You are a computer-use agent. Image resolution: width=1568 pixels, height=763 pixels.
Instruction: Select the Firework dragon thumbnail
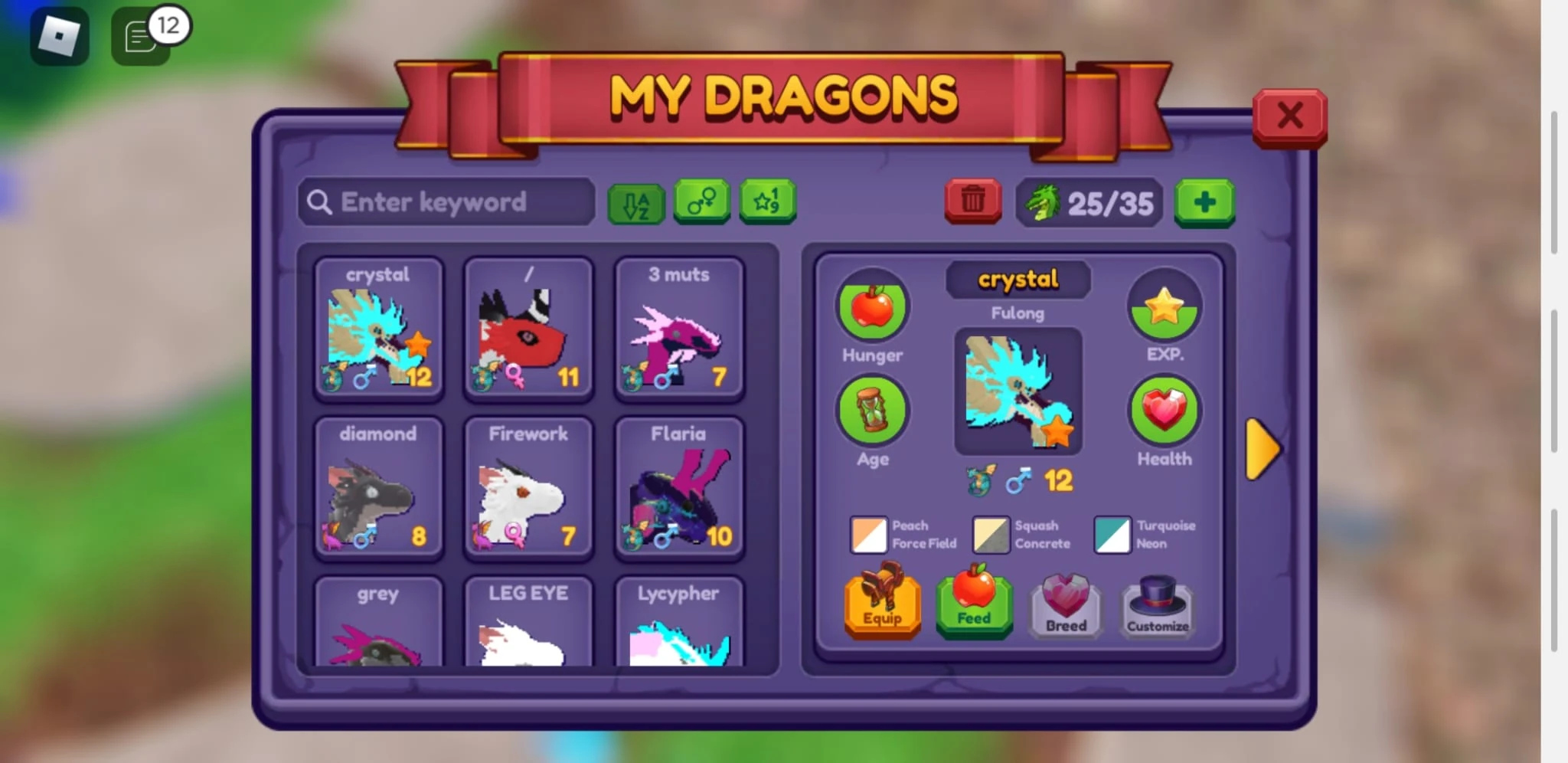click(528, 490)
